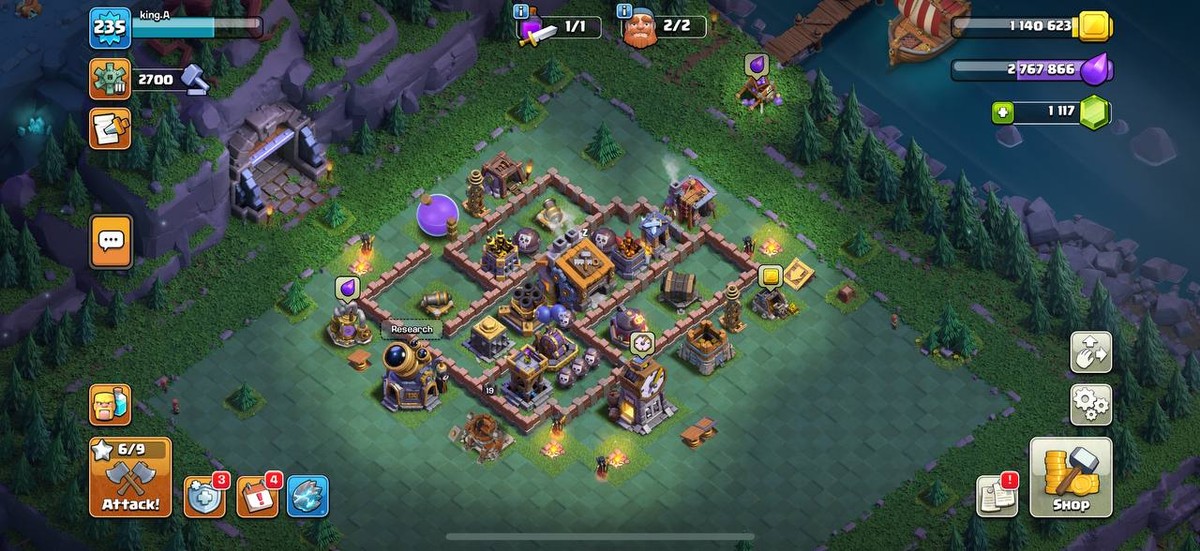Tap the hand and arrows layout button
The height and width of the screenshot is (551, 1200).
point(1090,352)
